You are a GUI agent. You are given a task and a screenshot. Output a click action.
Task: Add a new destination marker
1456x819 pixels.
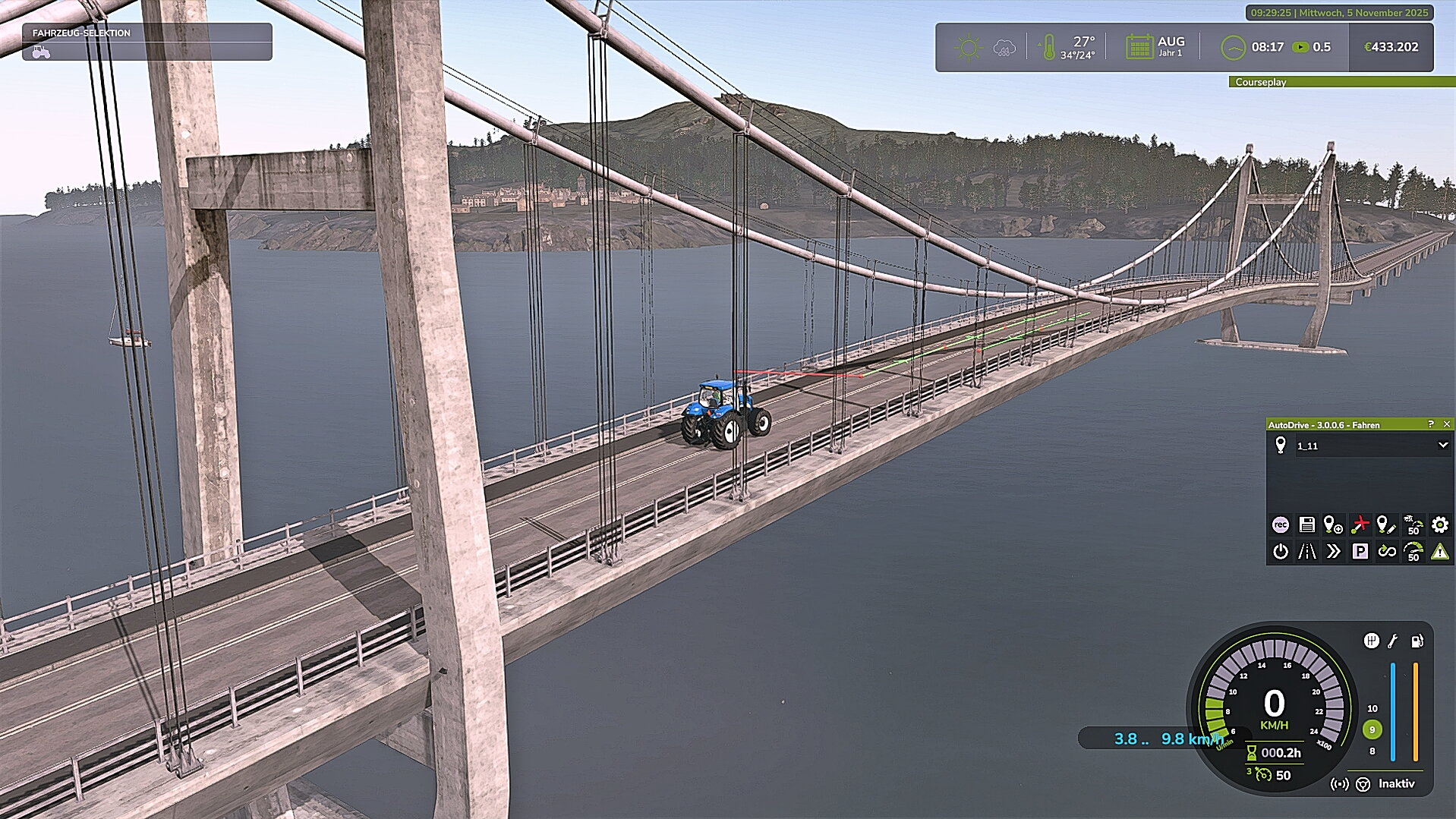1333,524
